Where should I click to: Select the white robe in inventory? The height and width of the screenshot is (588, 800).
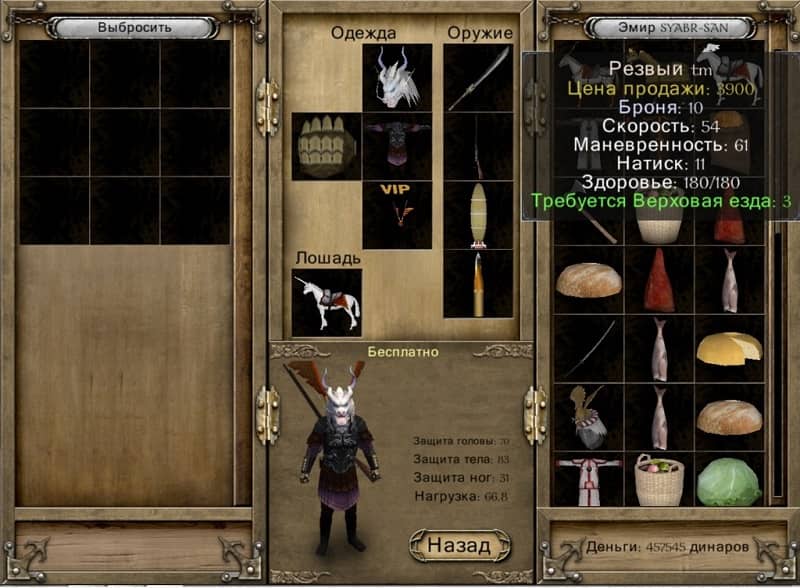click(589, 481)
